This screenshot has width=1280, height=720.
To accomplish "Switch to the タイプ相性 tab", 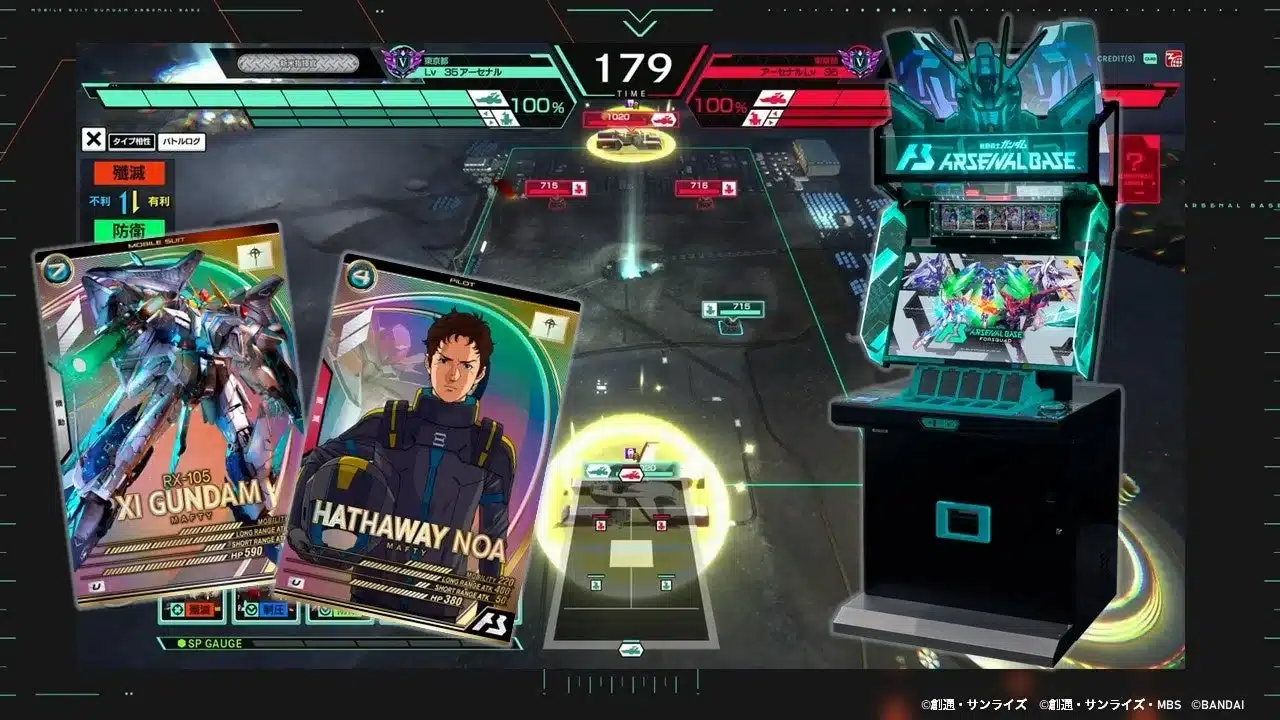I will pyautogui.click(x=132, y=141).
